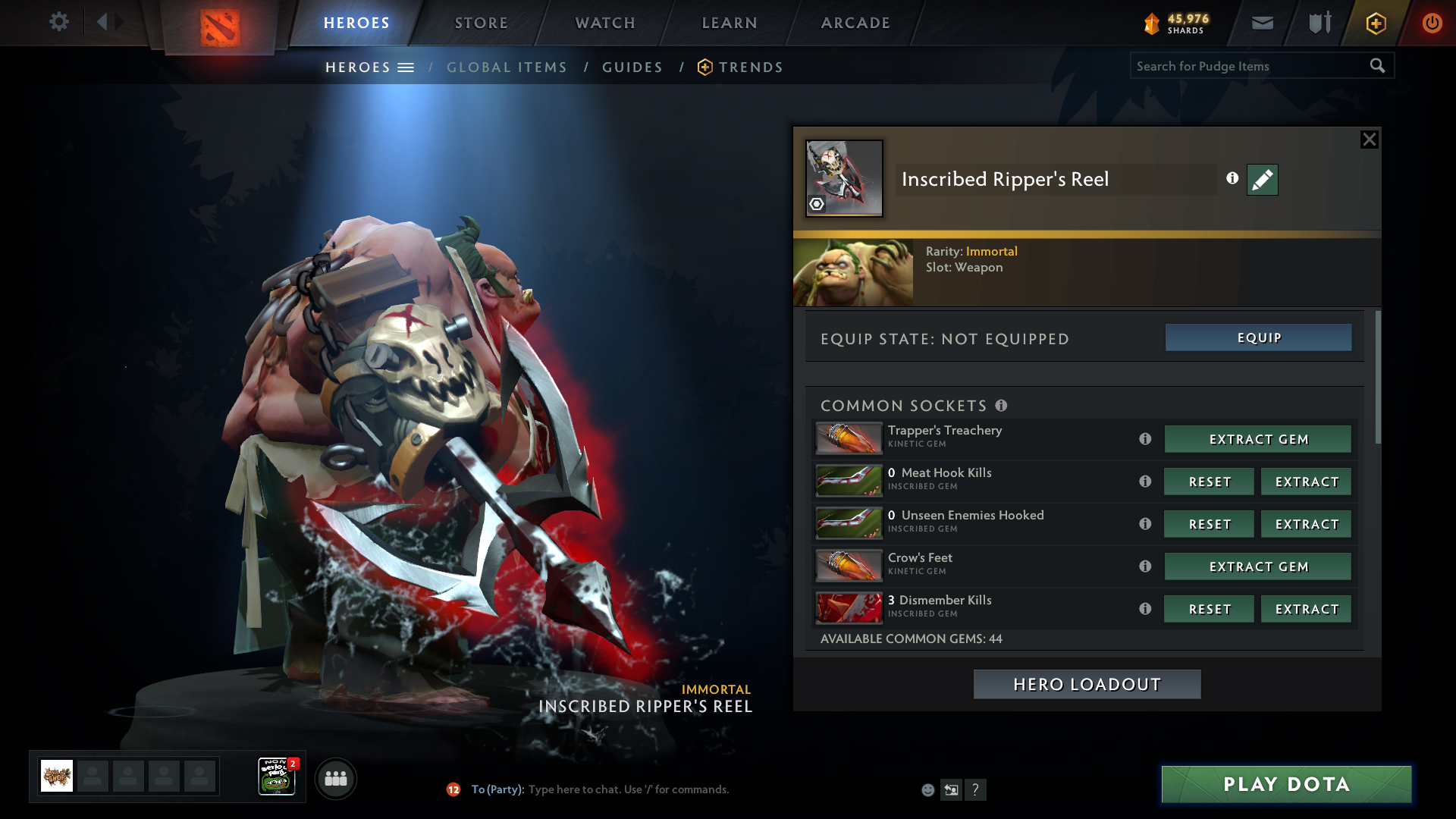Extract the Unseen Enemies Hooked gem
The width and height of the screenshot is (1456, 819).
tap(1306, 524)
